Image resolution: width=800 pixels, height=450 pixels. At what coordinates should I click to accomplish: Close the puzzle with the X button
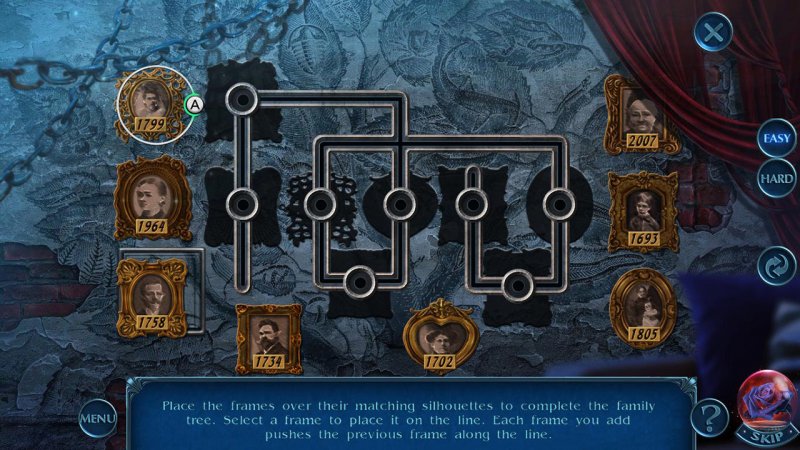(x=713, y=34)
